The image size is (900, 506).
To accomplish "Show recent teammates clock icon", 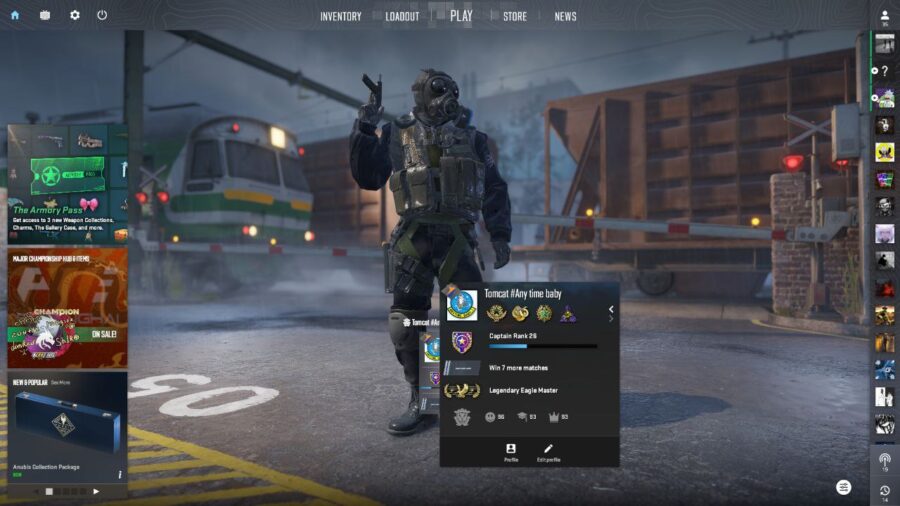I will [x=885, y=490].
